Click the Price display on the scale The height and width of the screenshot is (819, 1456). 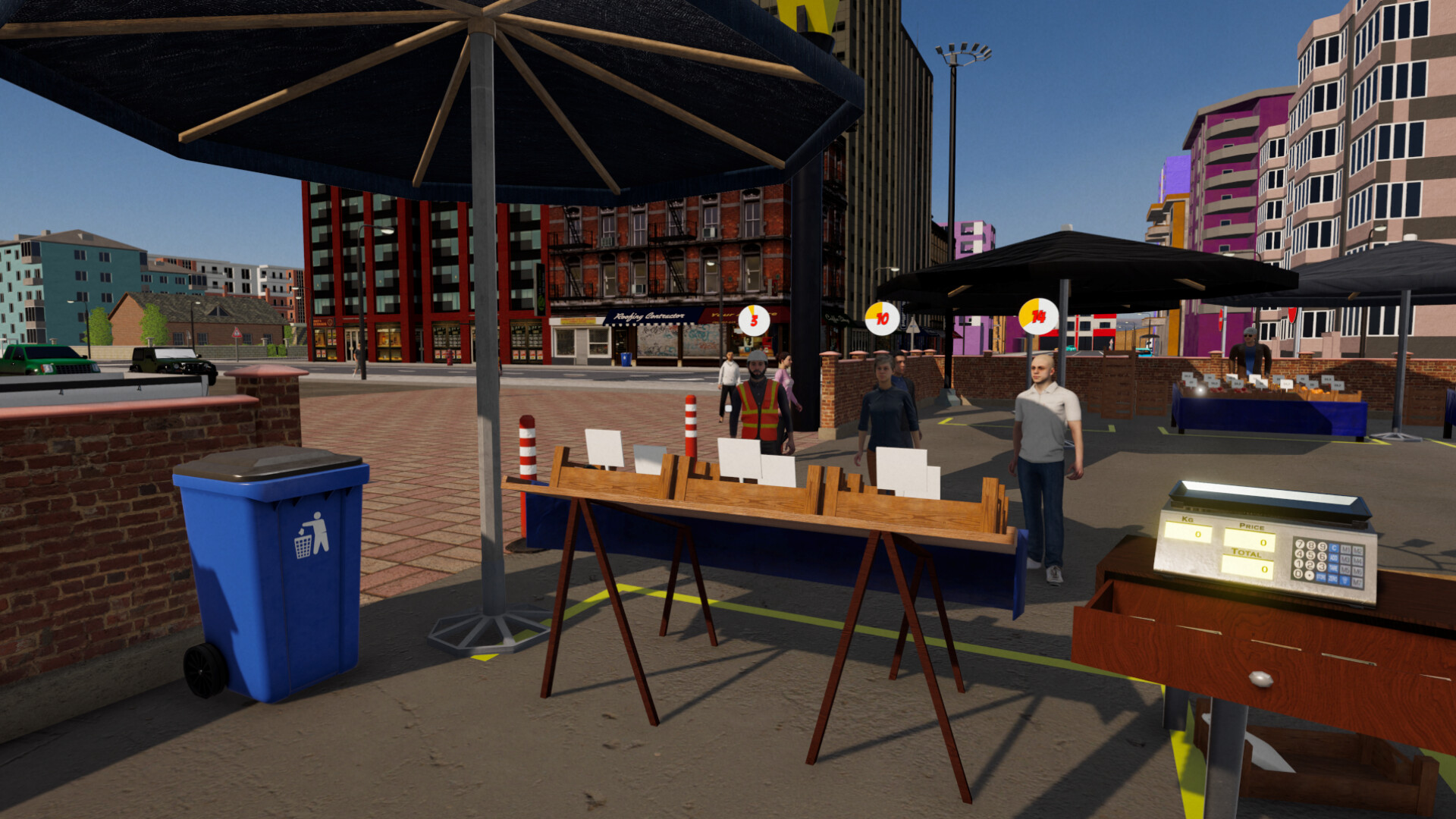[1249, 541]
